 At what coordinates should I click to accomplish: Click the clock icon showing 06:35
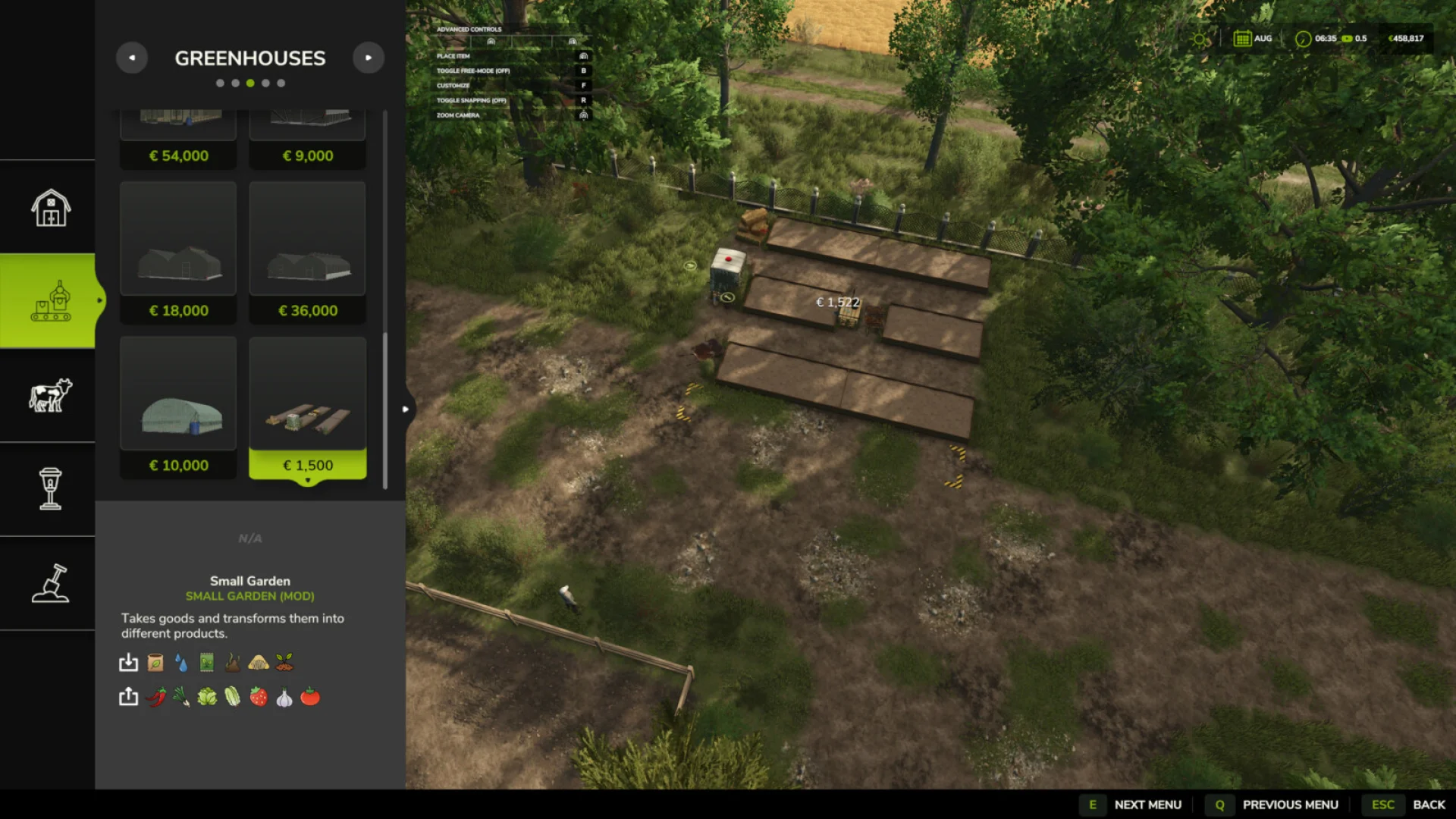1301,38
